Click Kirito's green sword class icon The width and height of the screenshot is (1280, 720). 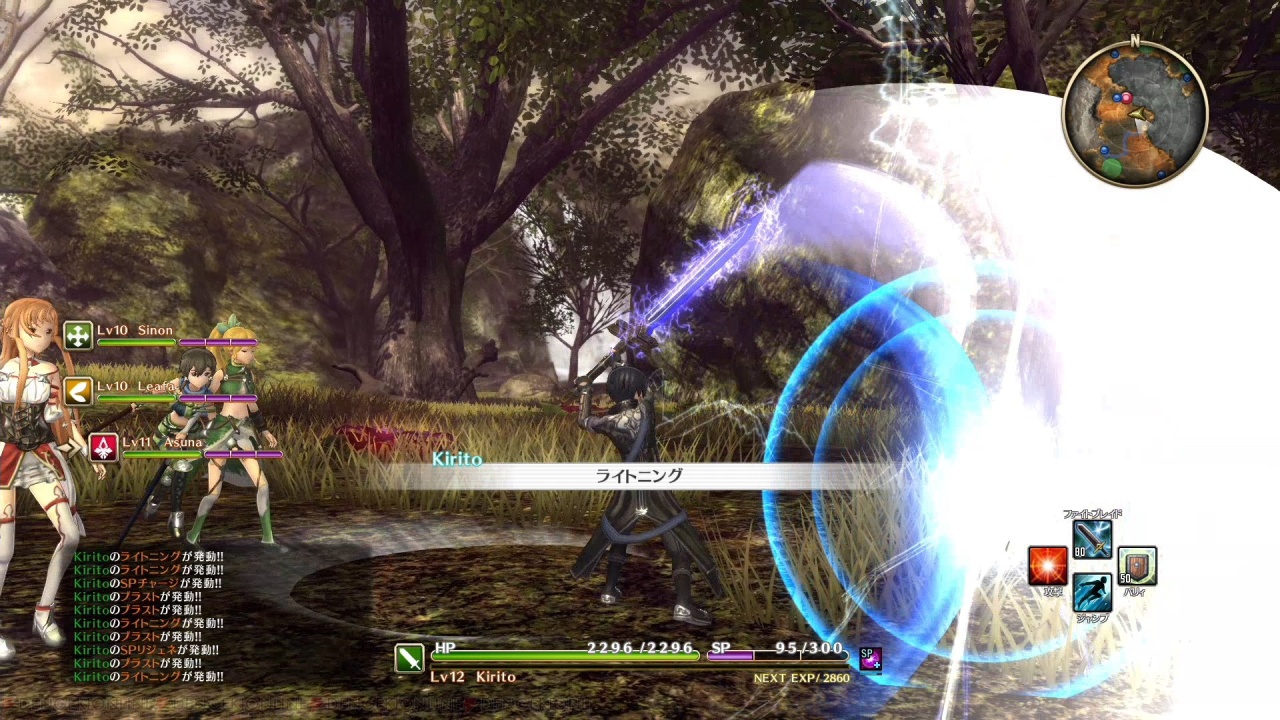pyautogui.click(x=410, y=658)
